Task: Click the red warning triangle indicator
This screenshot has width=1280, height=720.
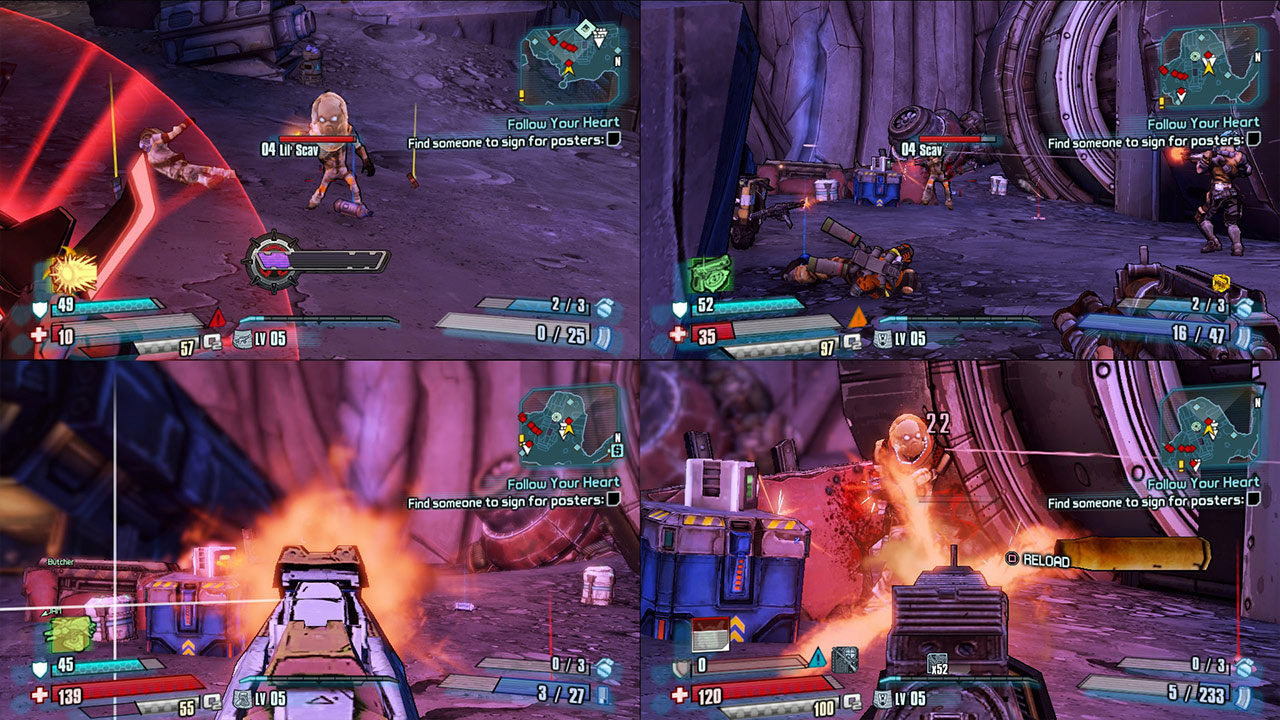Action: (x=218, y=318)
